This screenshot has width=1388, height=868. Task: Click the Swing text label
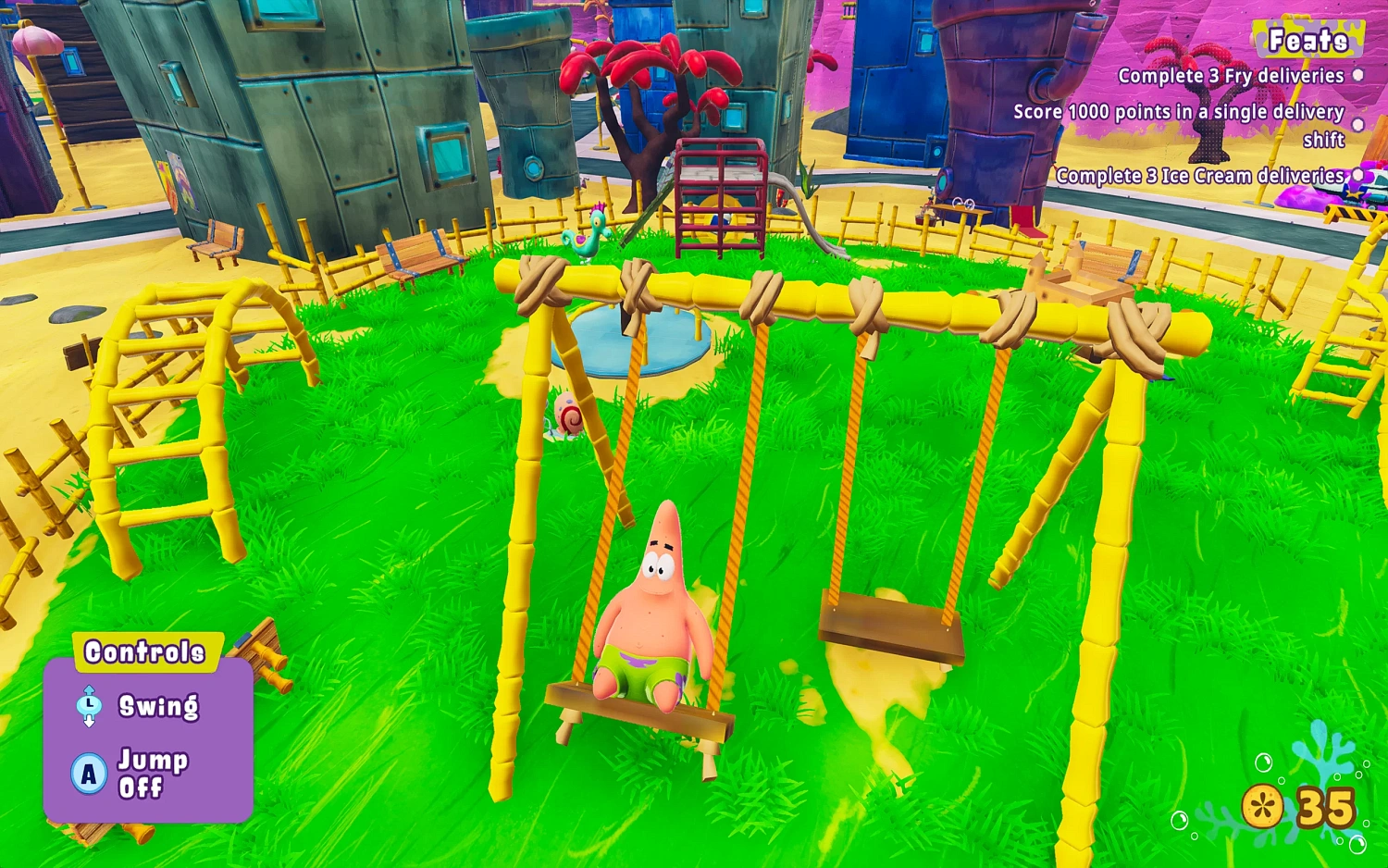157,706
